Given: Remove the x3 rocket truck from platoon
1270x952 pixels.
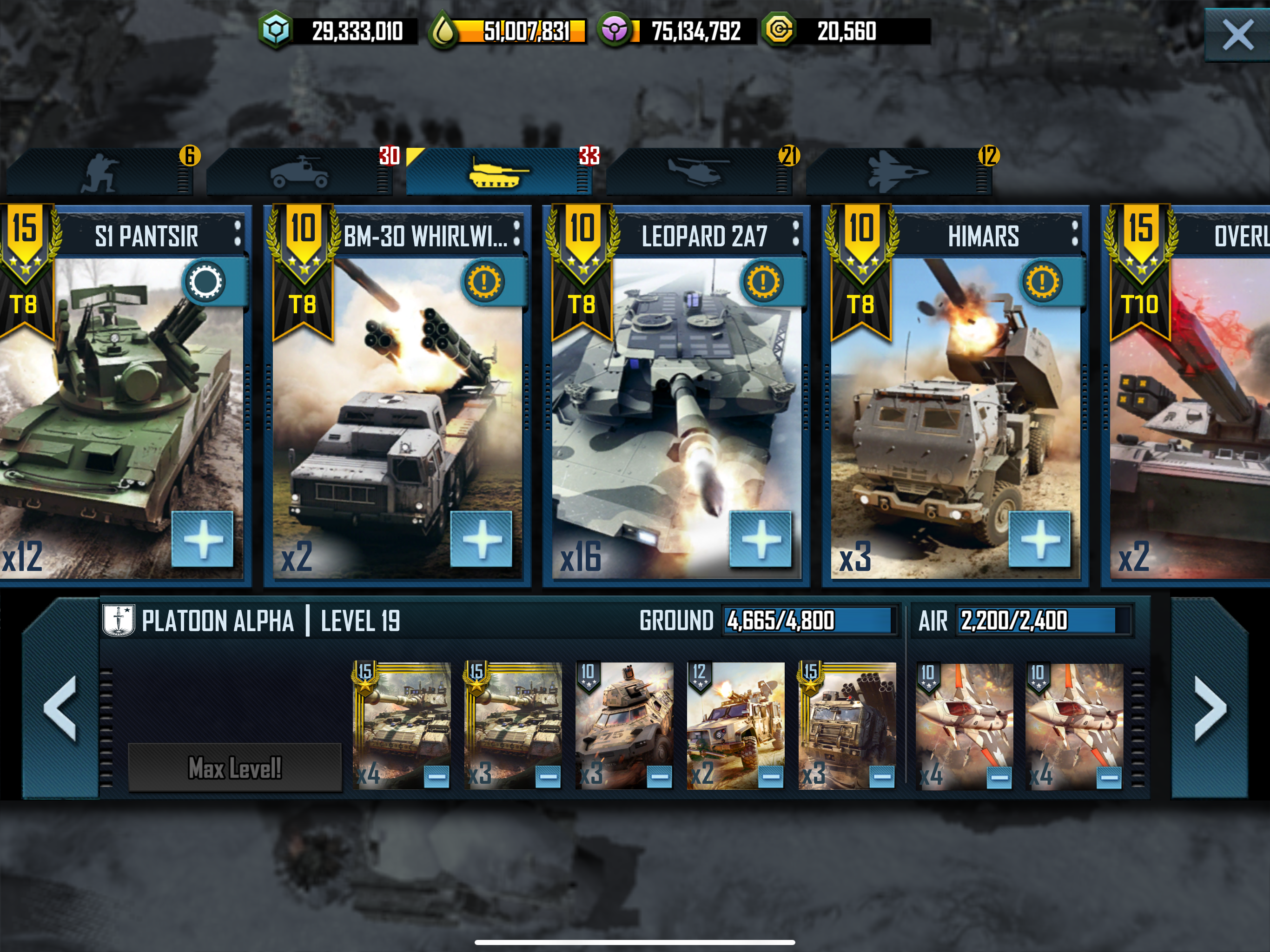Looking at the screenshot, I should [x=882, y=777].
